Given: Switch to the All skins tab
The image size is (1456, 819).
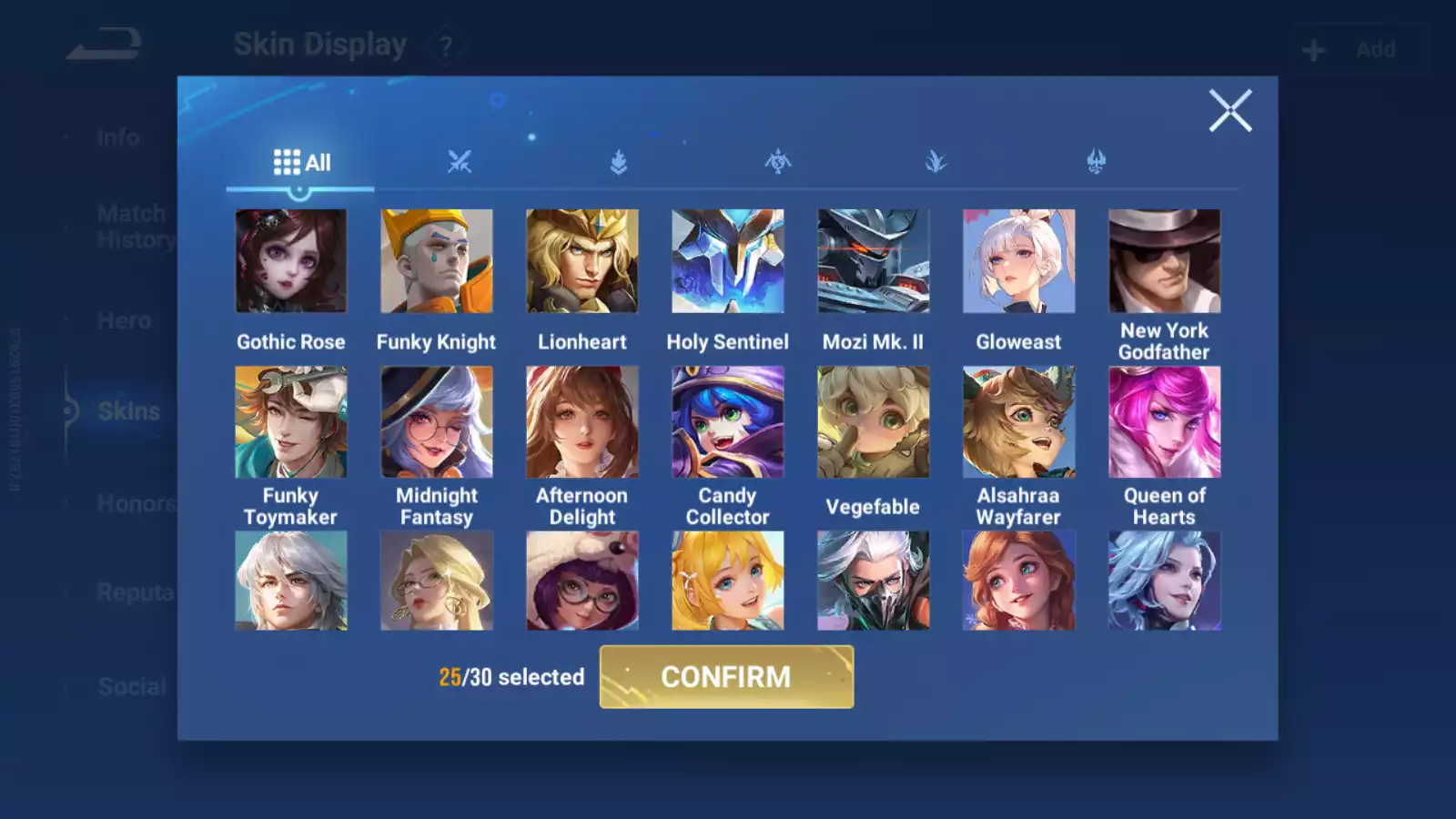Looking at the screenshot, I should (x=301, y=163).
